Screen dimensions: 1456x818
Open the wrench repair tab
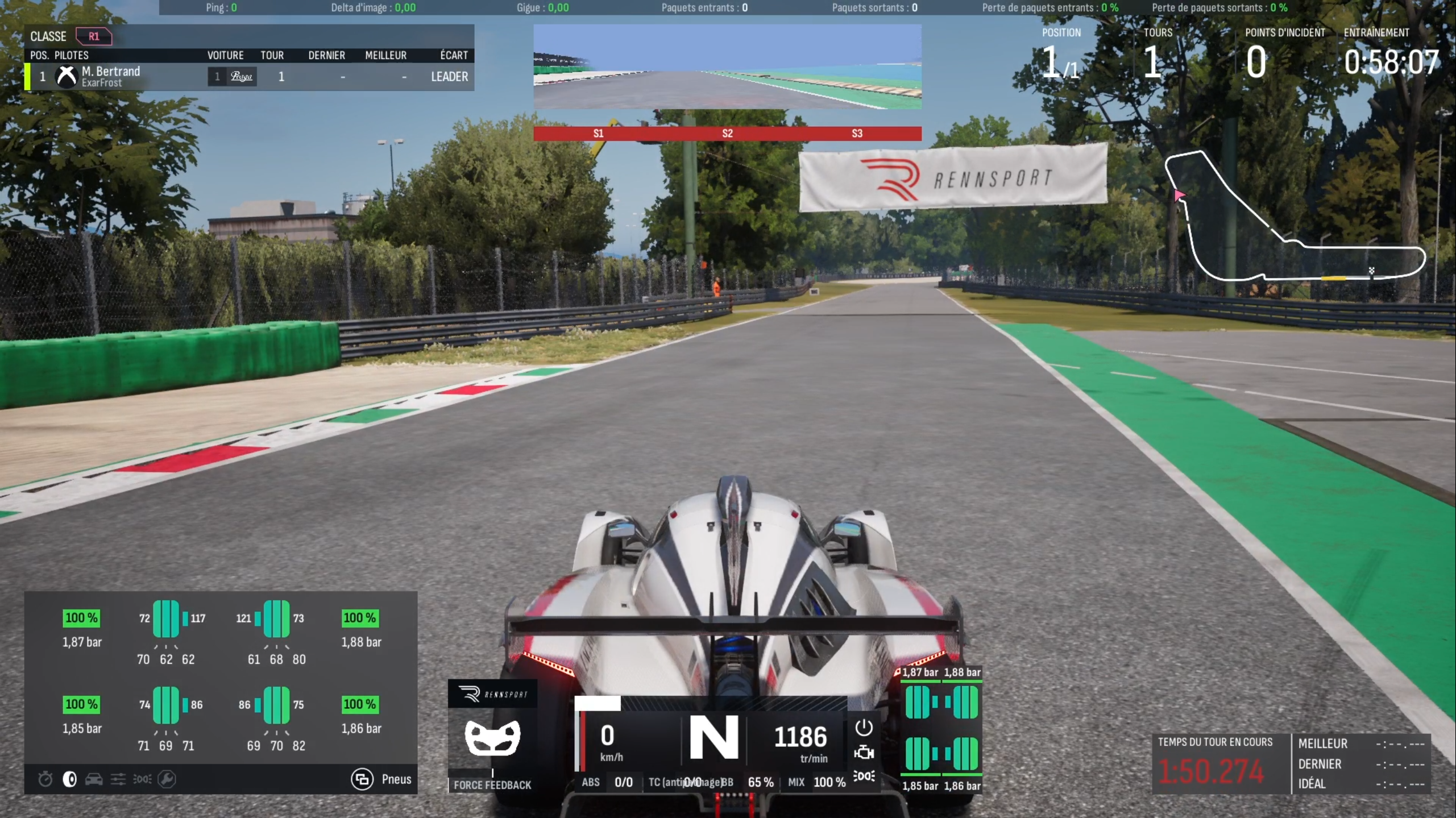167,779
